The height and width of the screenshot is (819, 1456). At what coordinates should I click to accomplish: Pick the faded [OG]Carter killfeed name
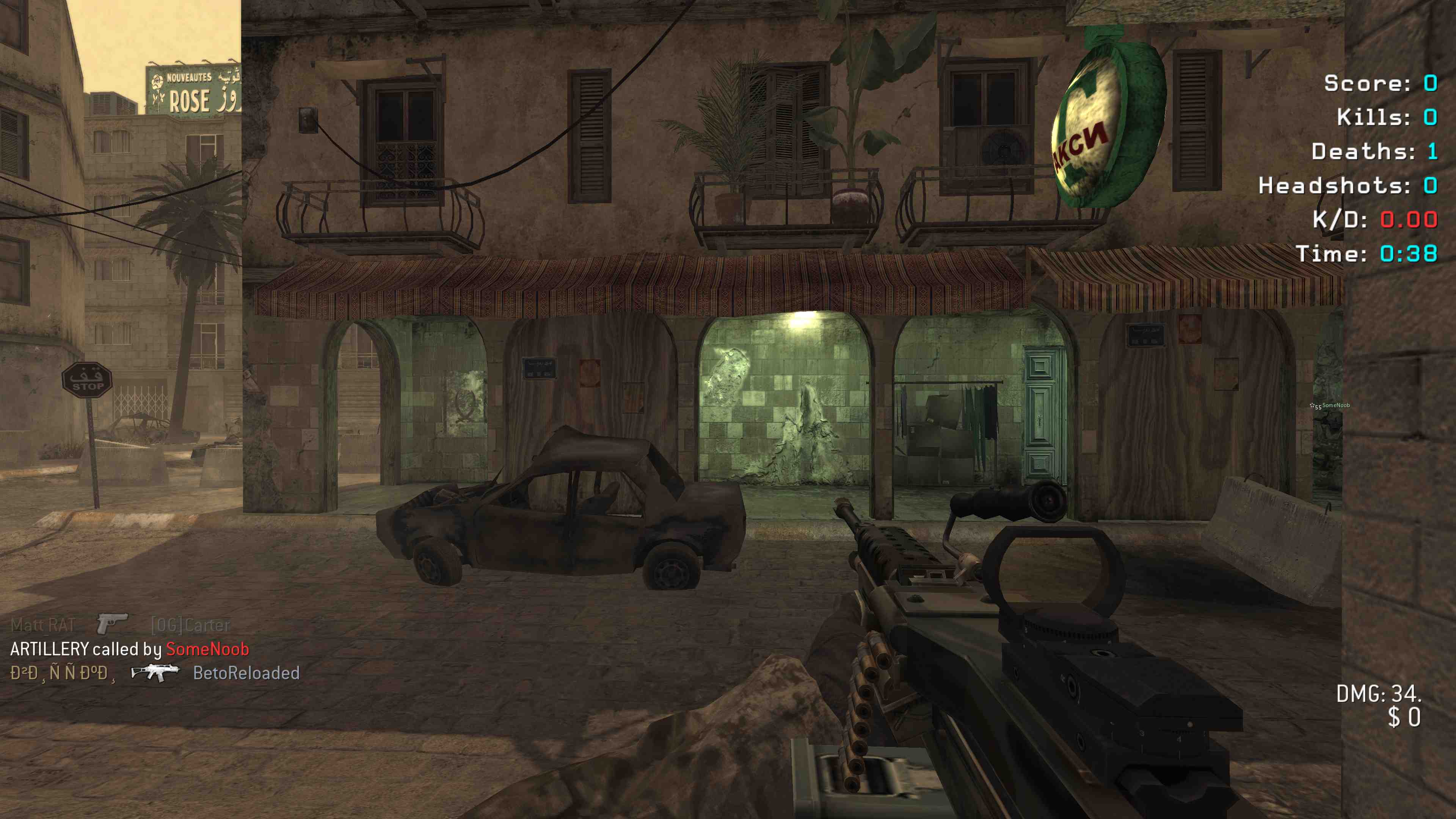190,625
